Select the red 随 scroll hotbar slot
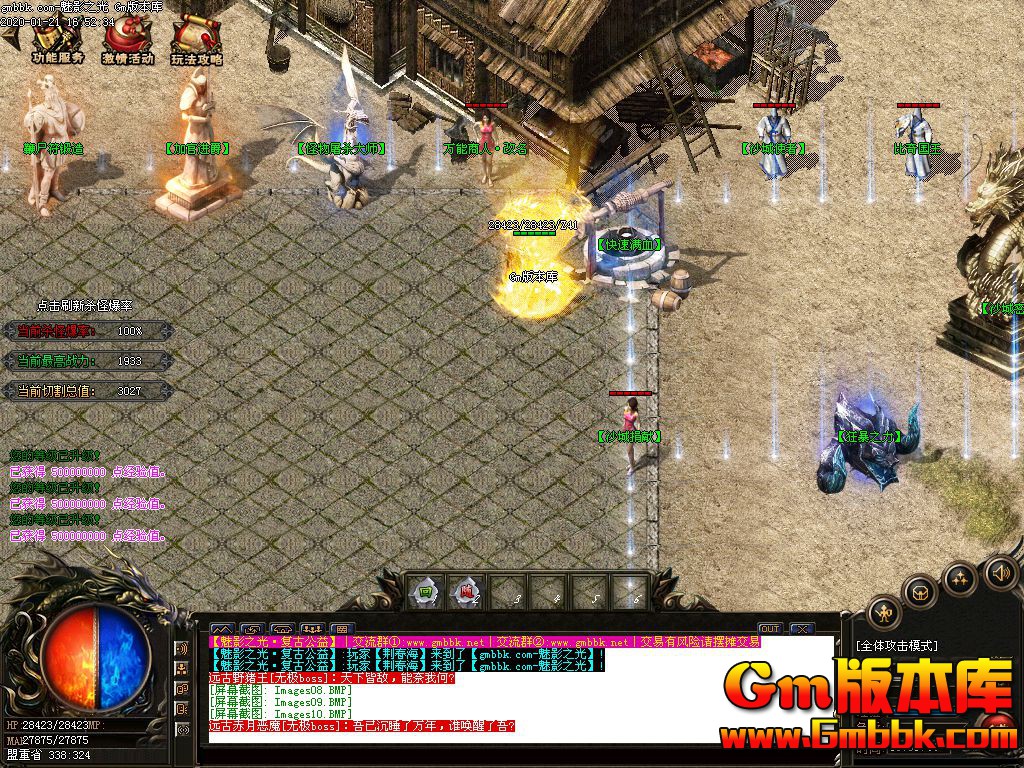 point(465,591)
